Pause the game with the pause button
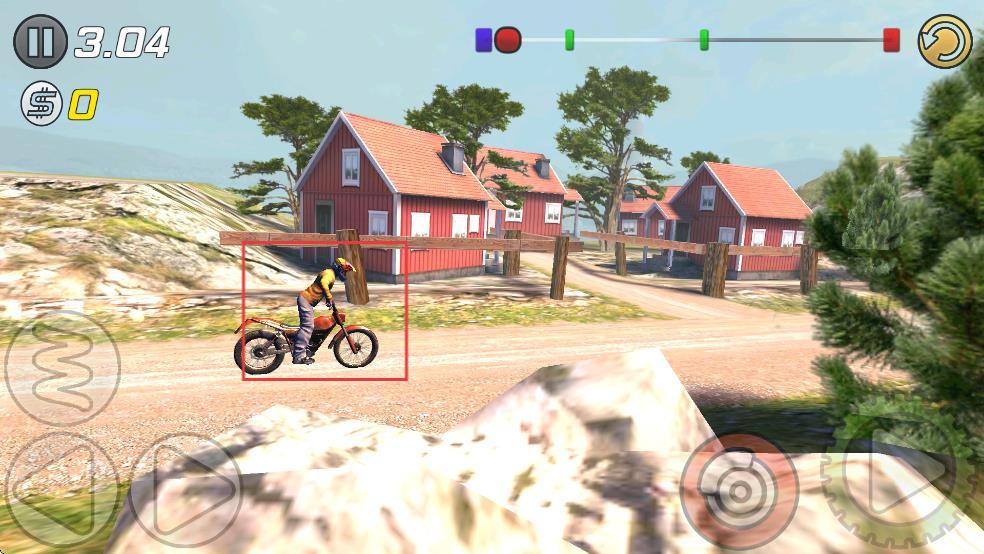This screenshot has height=554, width=984. [40, 42]
